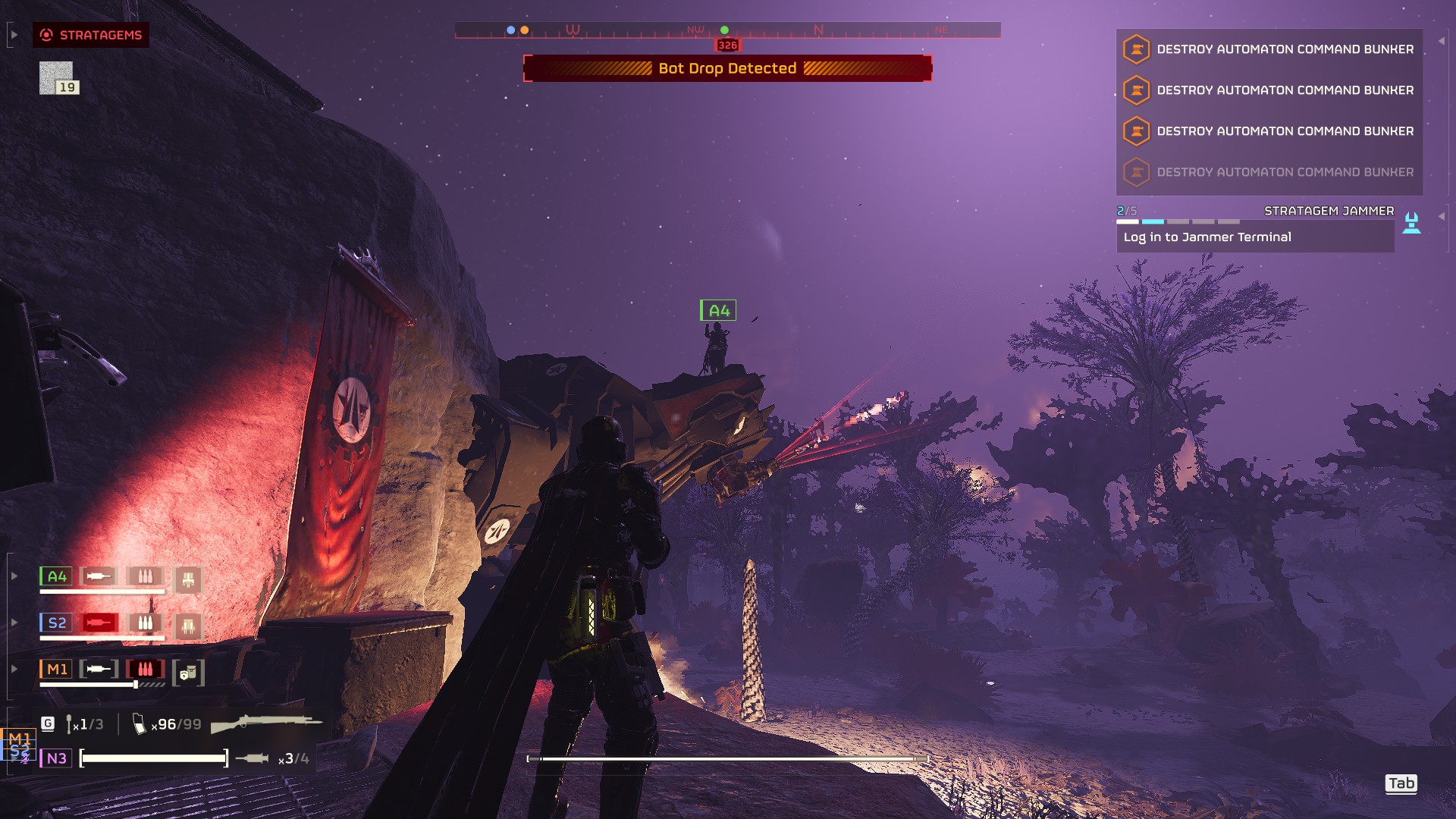This screenshot has width=1456, height=819.
Task: Click the green marker on the compass
Action: coord(724,30)
